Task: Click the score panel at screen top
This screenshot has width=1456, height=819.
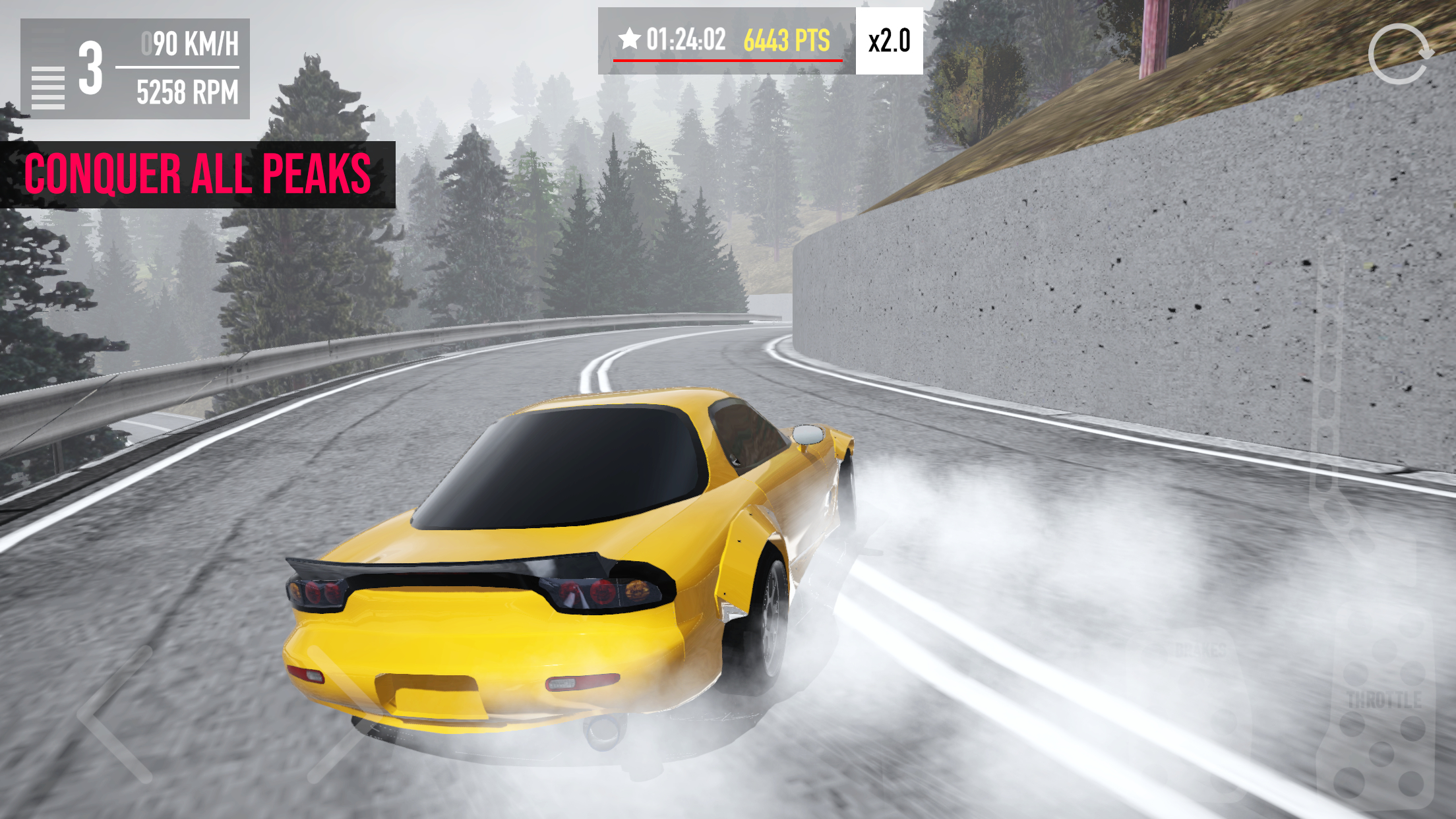Action: (725, 40)
